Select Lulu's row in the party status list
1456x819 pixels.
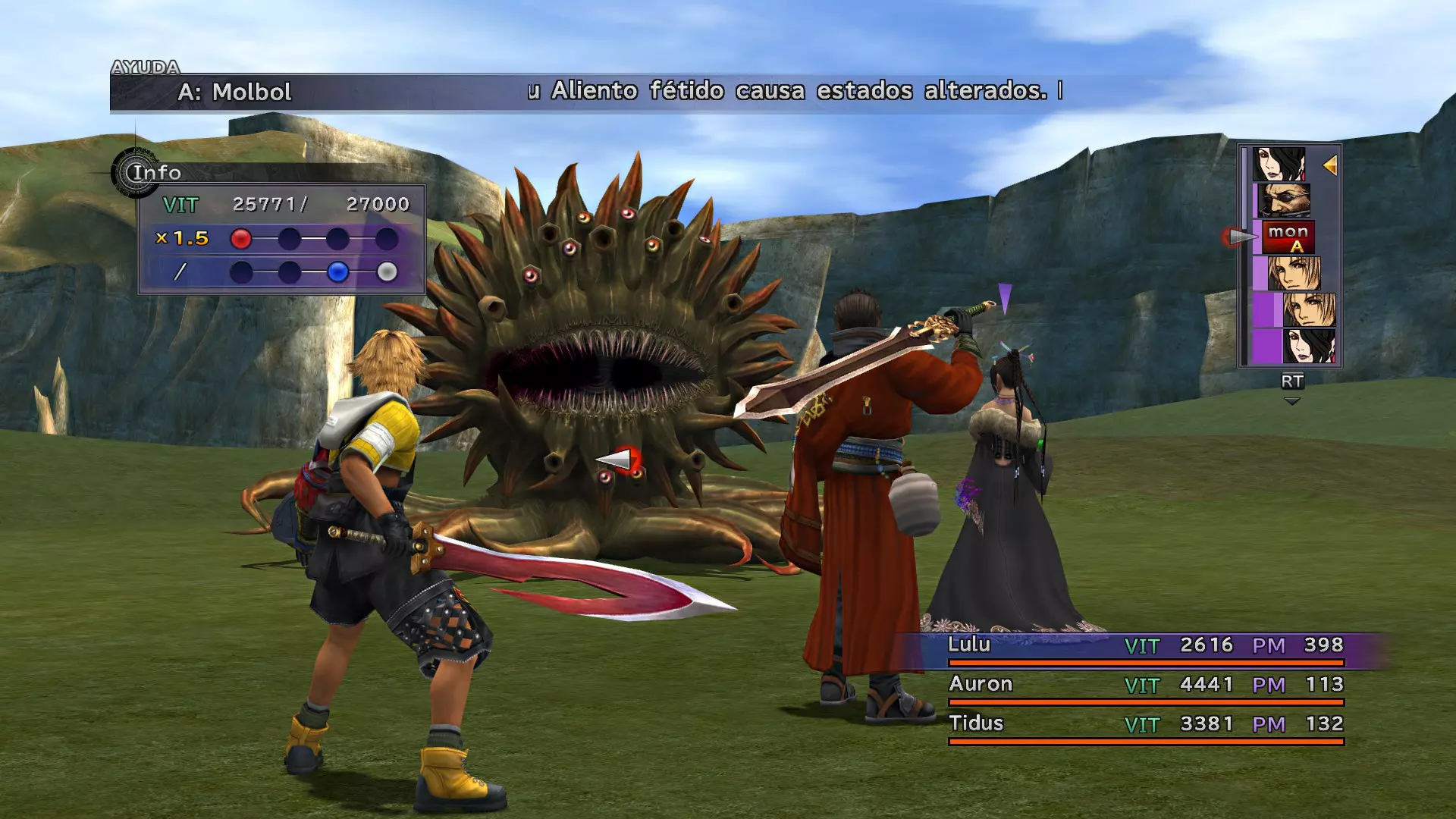(1145, 645)
